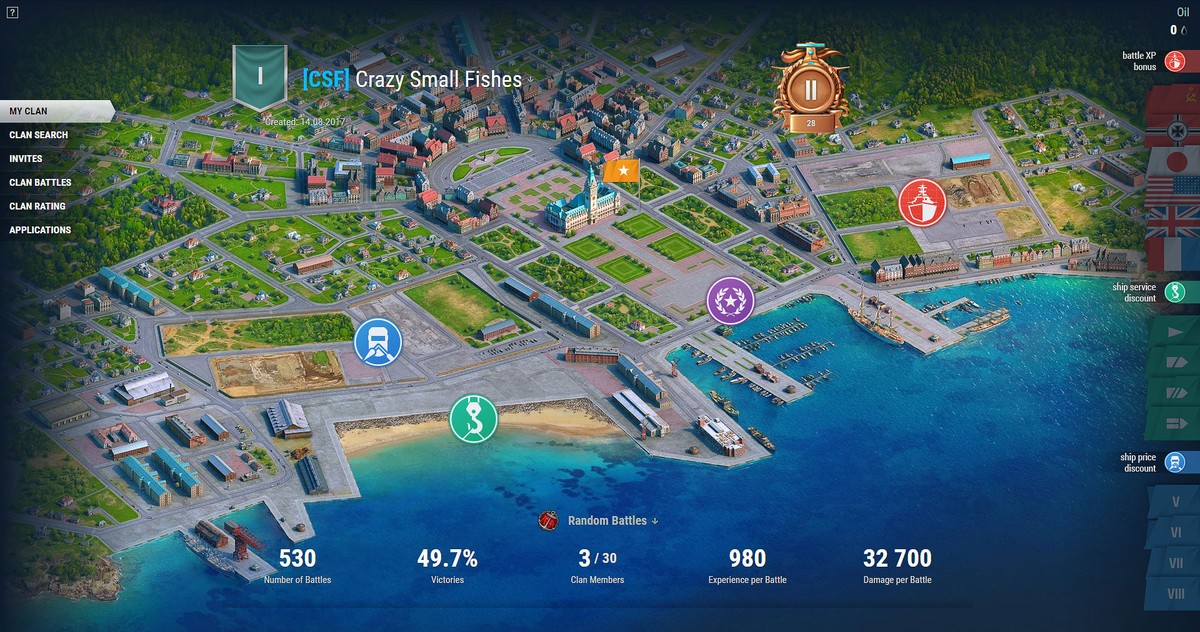
Task: Select the green crane hook dock icon
Action: point(473,417)
